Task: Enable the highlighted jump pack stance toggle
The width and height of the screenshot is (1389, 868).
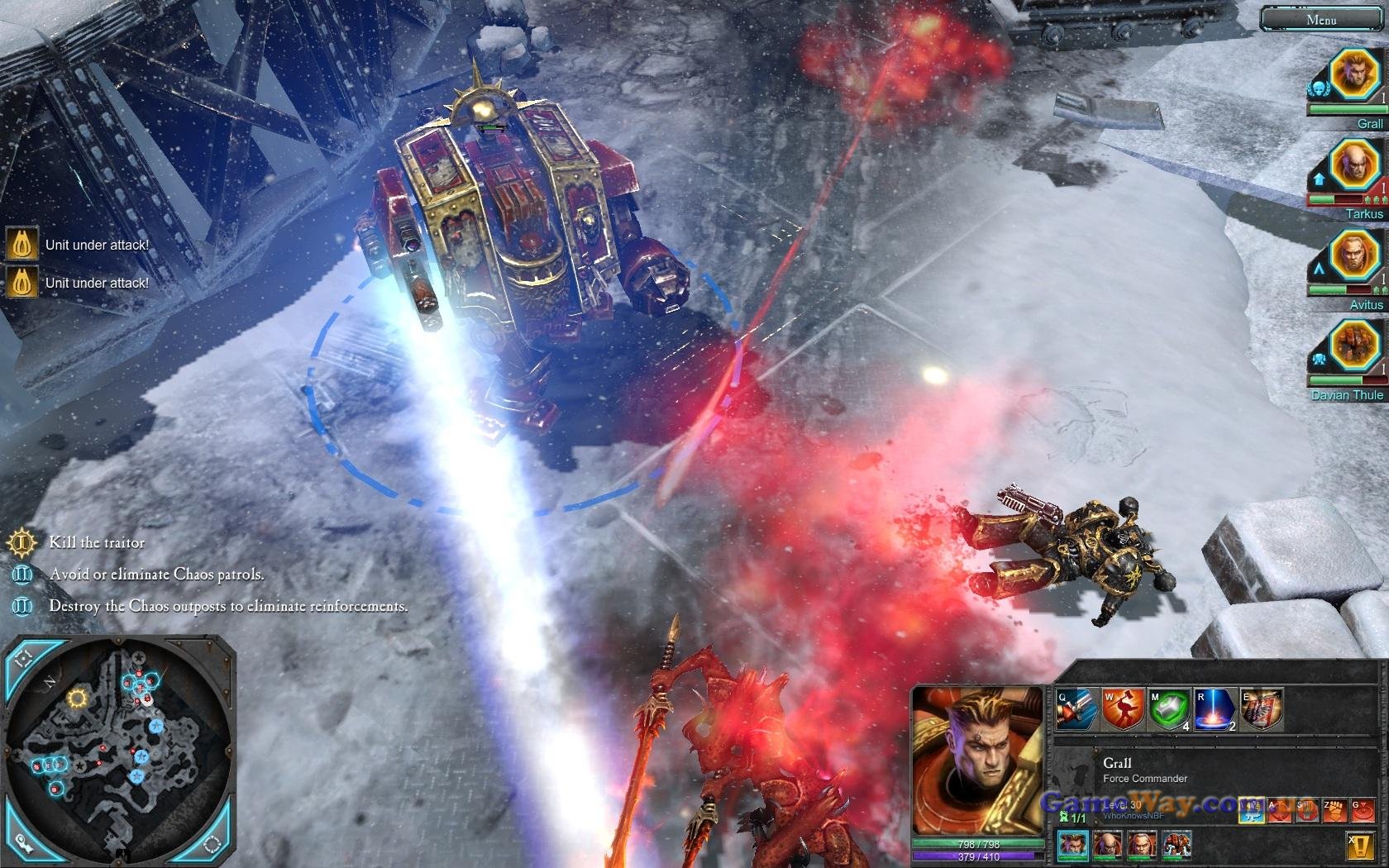Action: [x=1251, y=810]
